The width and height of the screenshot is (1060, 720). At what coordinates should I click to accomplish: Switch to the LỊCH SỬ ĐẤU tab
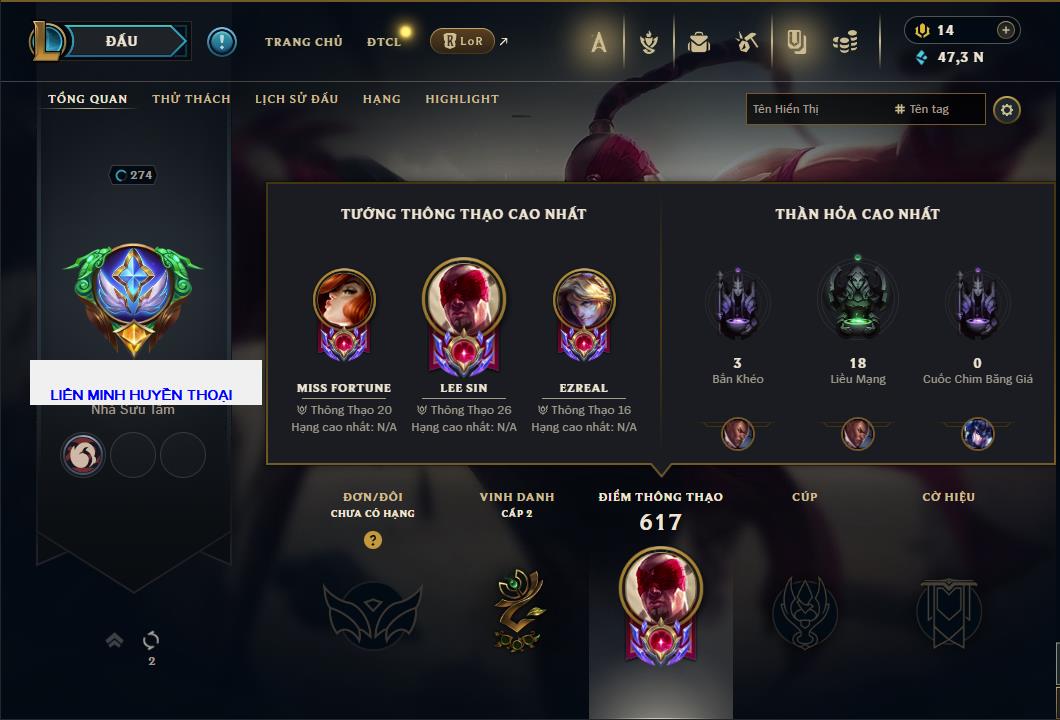296,99
